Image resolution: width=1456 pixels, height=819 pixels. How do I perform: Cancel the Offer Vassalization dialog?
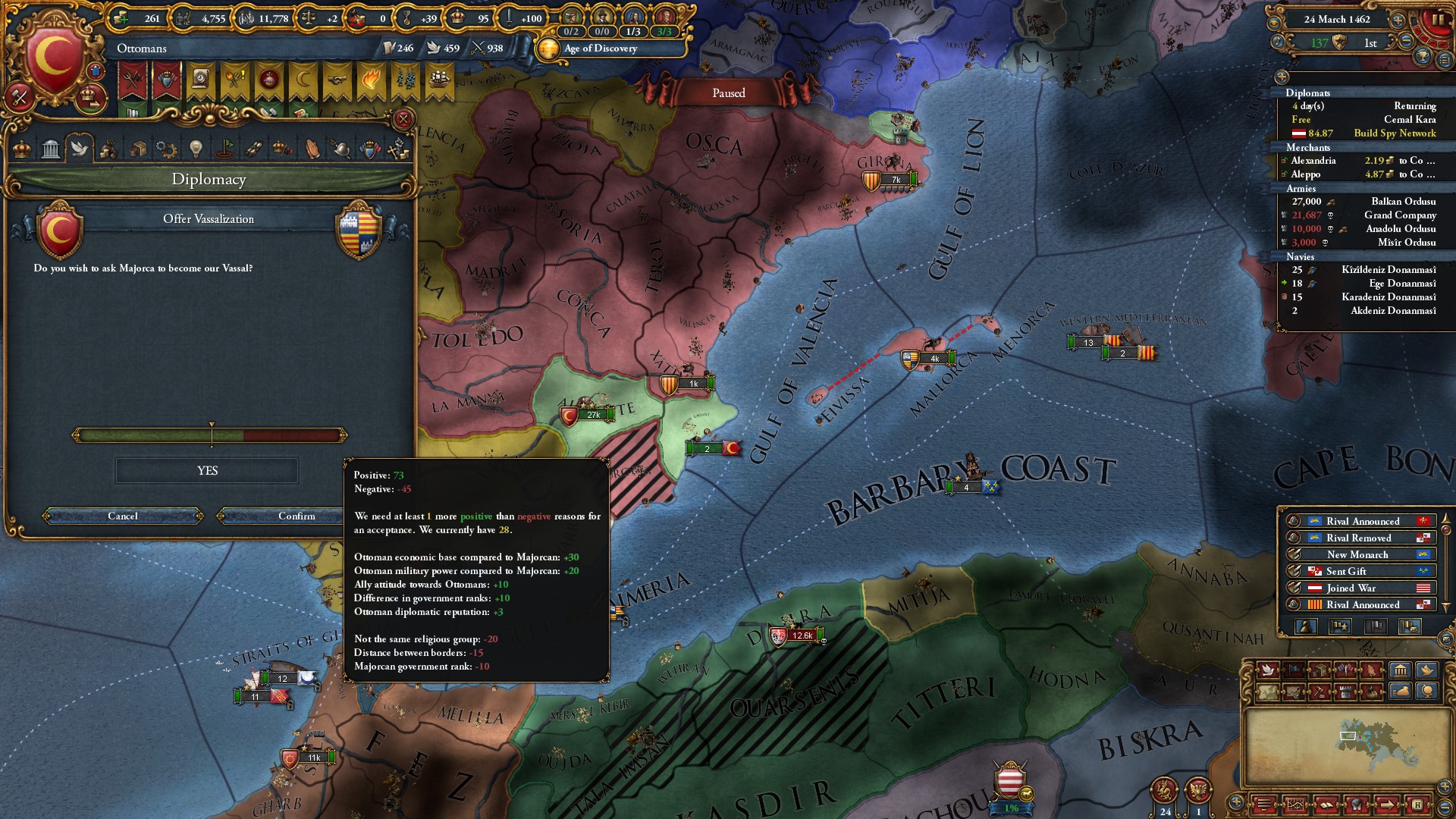click(123, 516)
